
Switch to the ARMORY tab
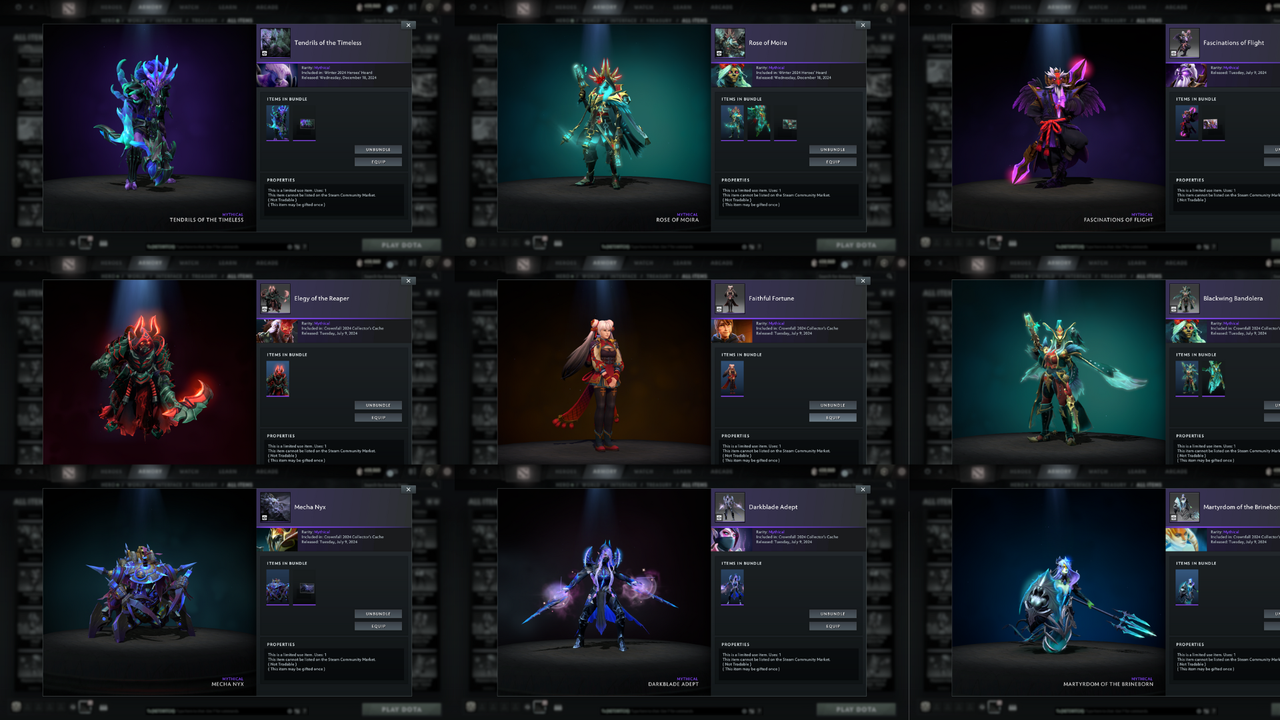click(150, 8)
